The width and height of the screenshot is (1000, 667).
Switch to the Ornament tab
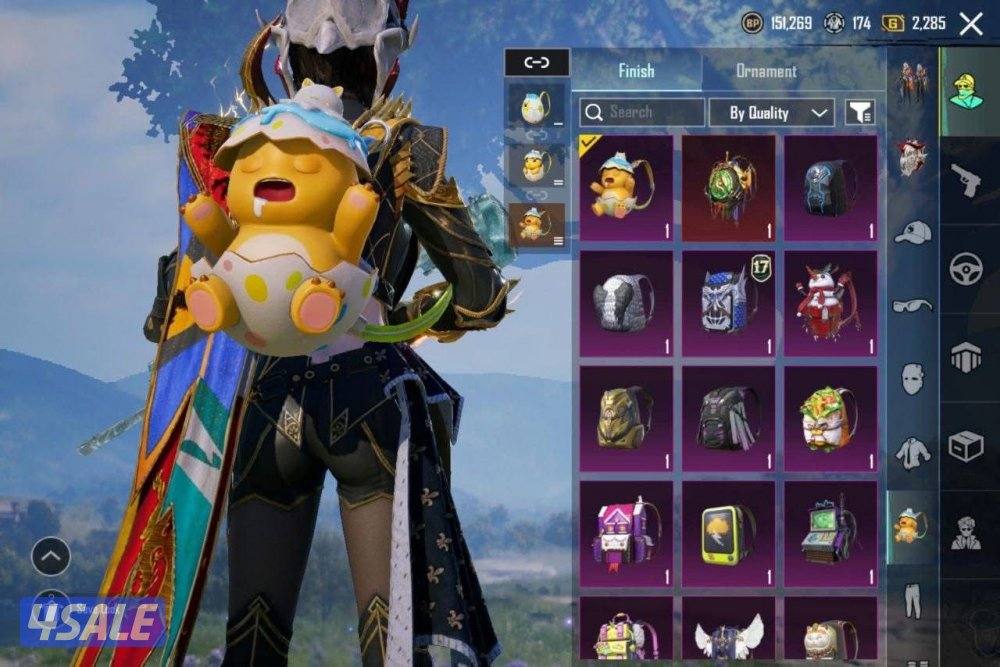coord(766,71)
